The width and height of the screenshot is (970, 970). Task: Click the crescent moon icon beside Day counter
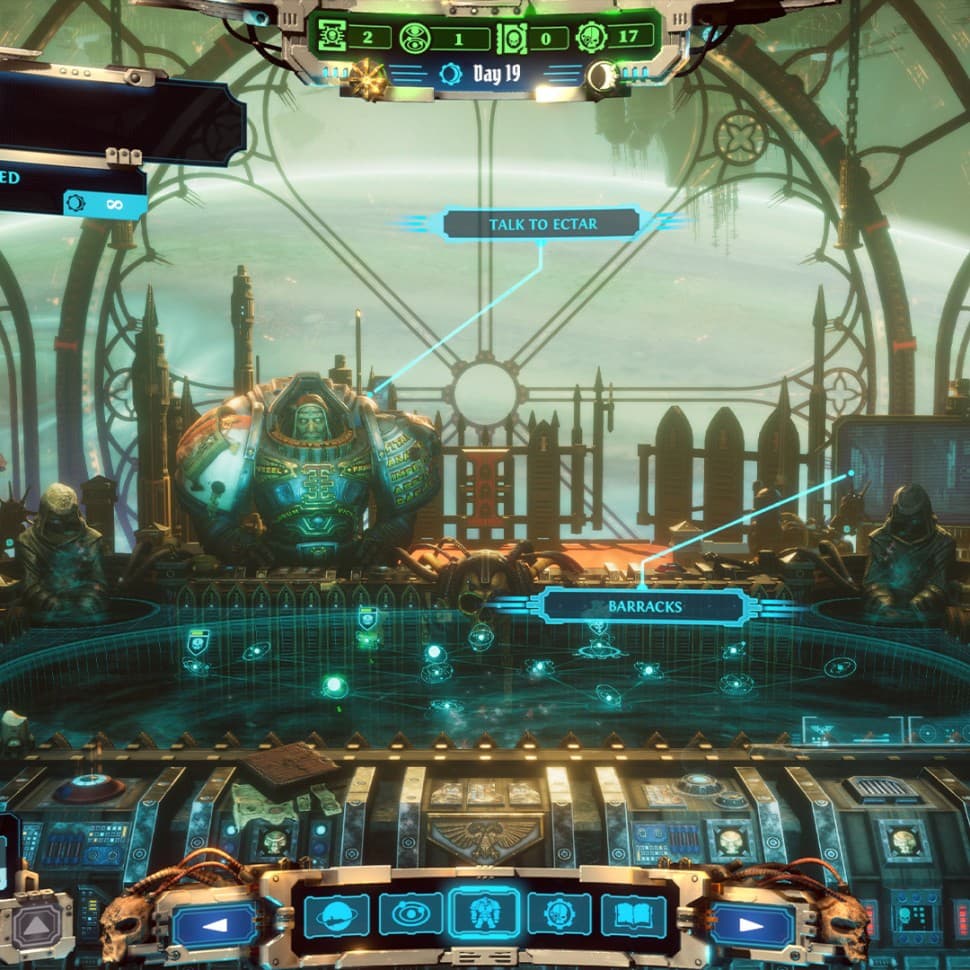(x=603, y=77)
